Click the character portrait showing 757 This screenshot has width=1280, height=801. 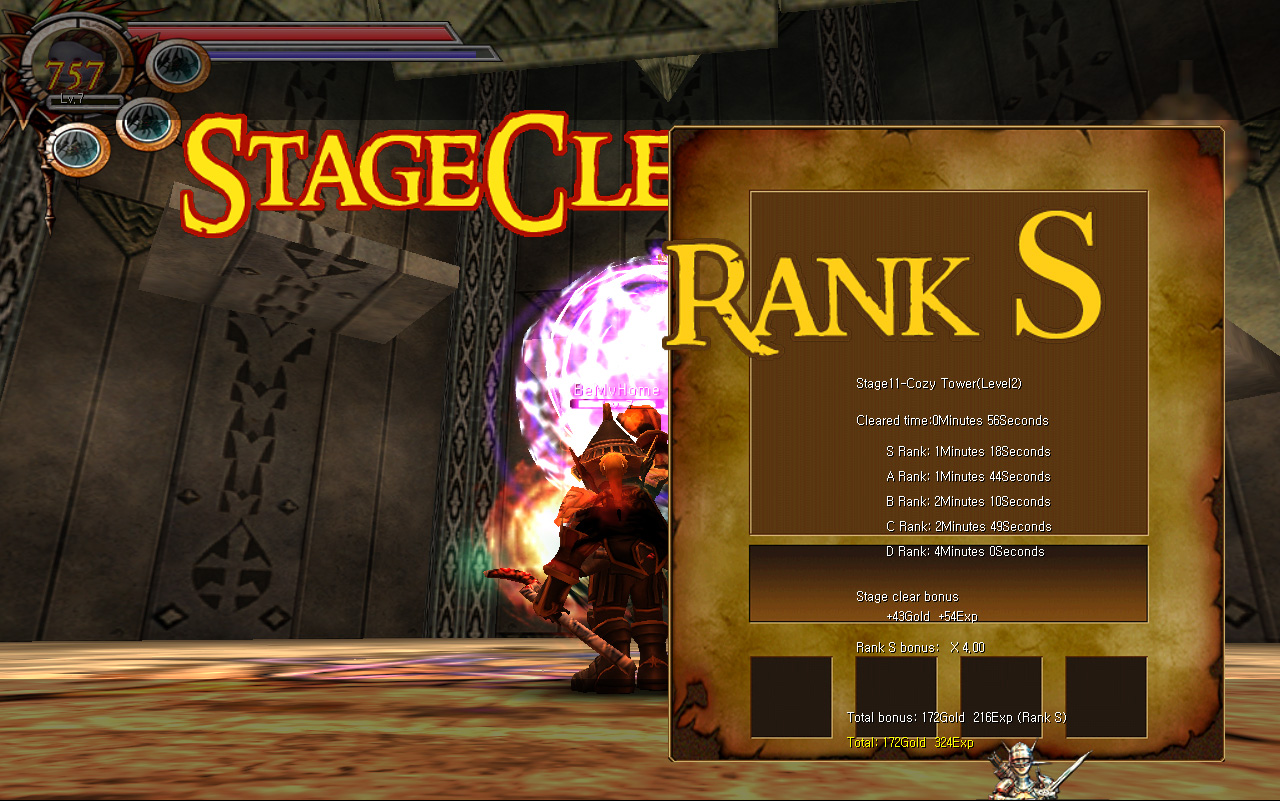(x=74, y=70)
